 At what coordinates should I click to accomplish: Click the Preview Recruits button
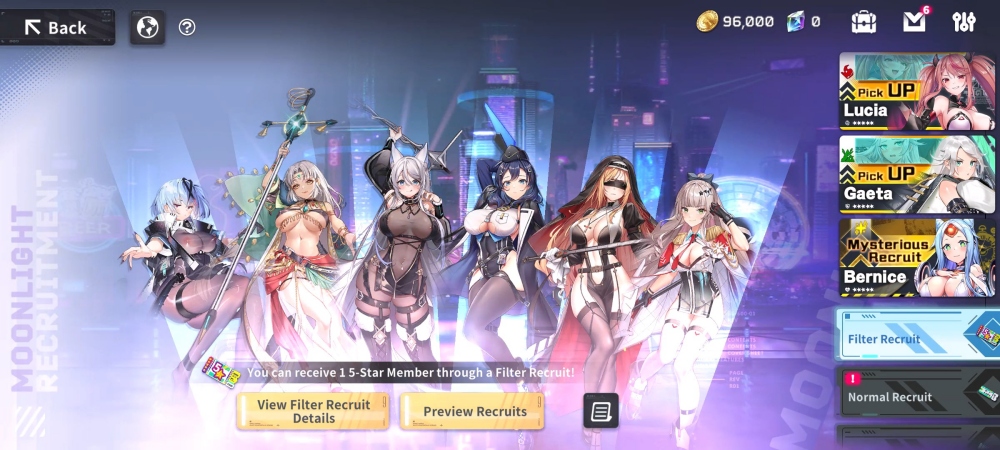pos(473,411)
